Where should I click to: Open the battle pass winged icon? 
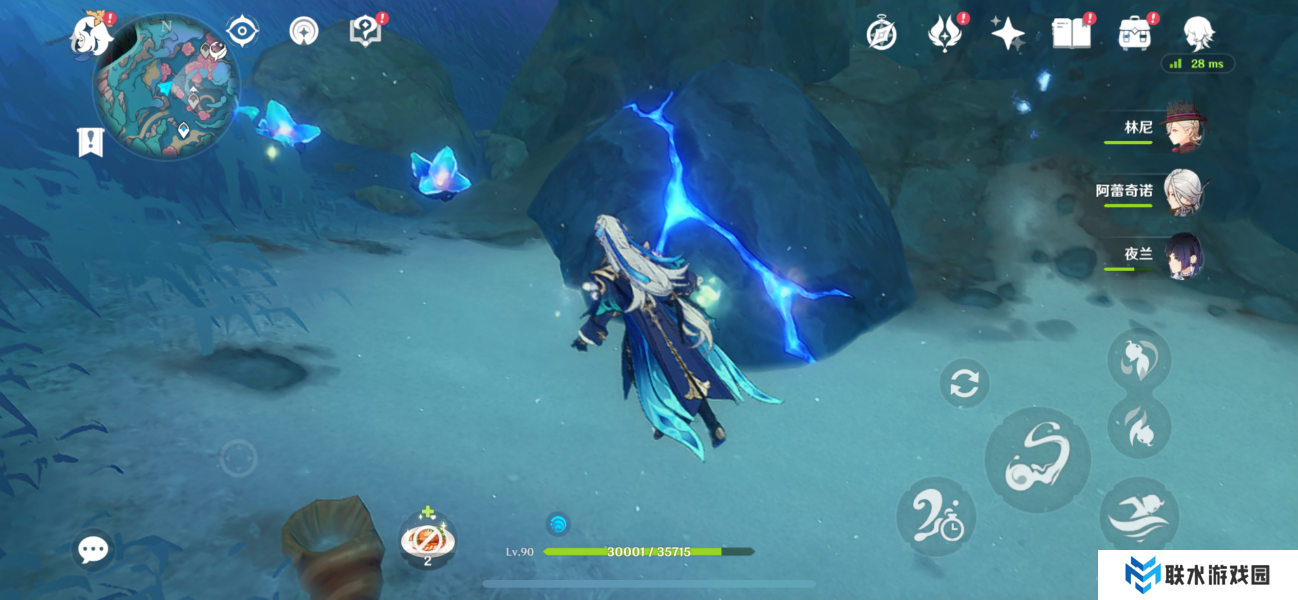(943, 34)
